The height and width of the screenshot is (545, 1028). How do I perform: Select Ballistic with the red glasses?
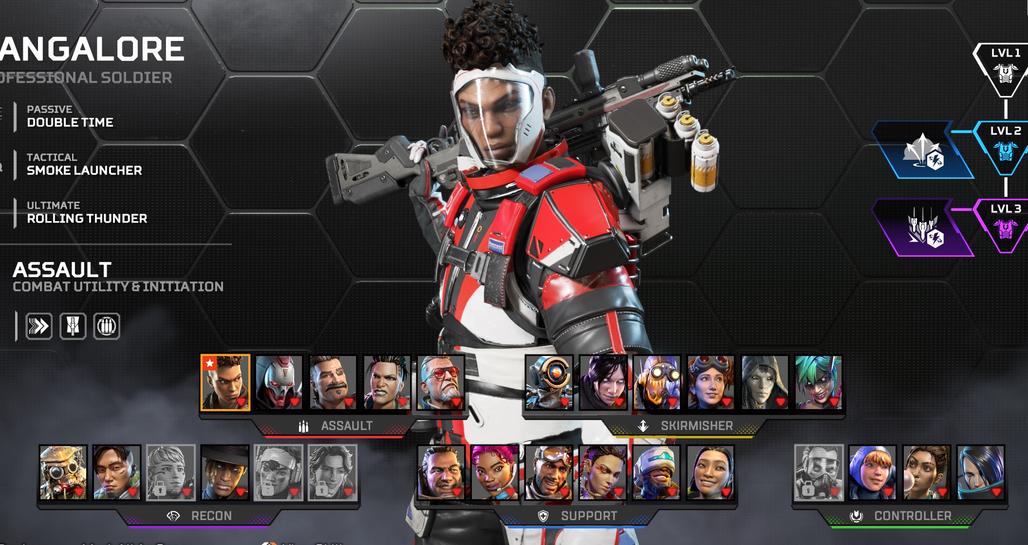pyautogui.click(x=441, y=381)
